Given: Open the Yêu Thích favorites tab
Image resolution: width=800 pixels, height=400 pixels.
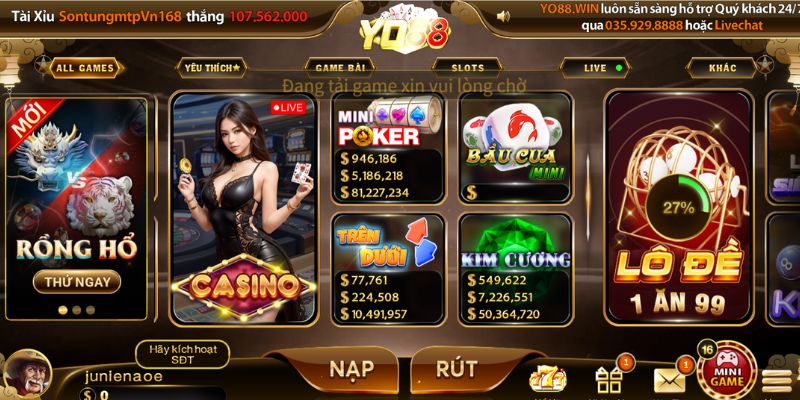Looking at the screenshot, I should 212,68.
